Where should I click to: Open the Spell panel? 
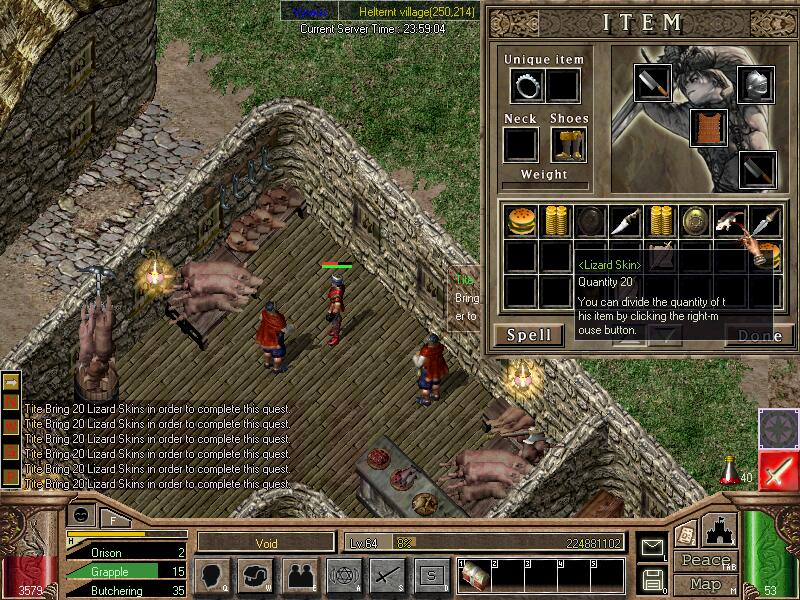click(529, 335)
